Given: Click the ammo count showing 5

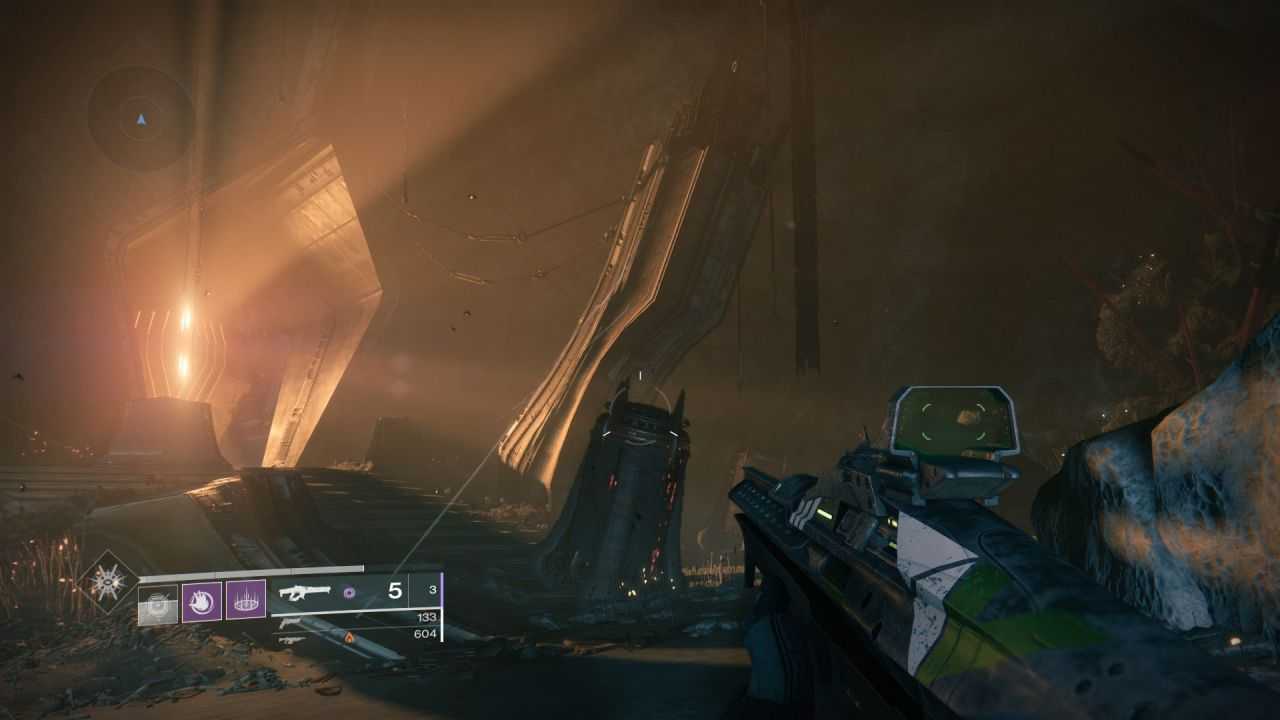Looking at the screenshot, I should pyautogui.click(x=396, y=590).
